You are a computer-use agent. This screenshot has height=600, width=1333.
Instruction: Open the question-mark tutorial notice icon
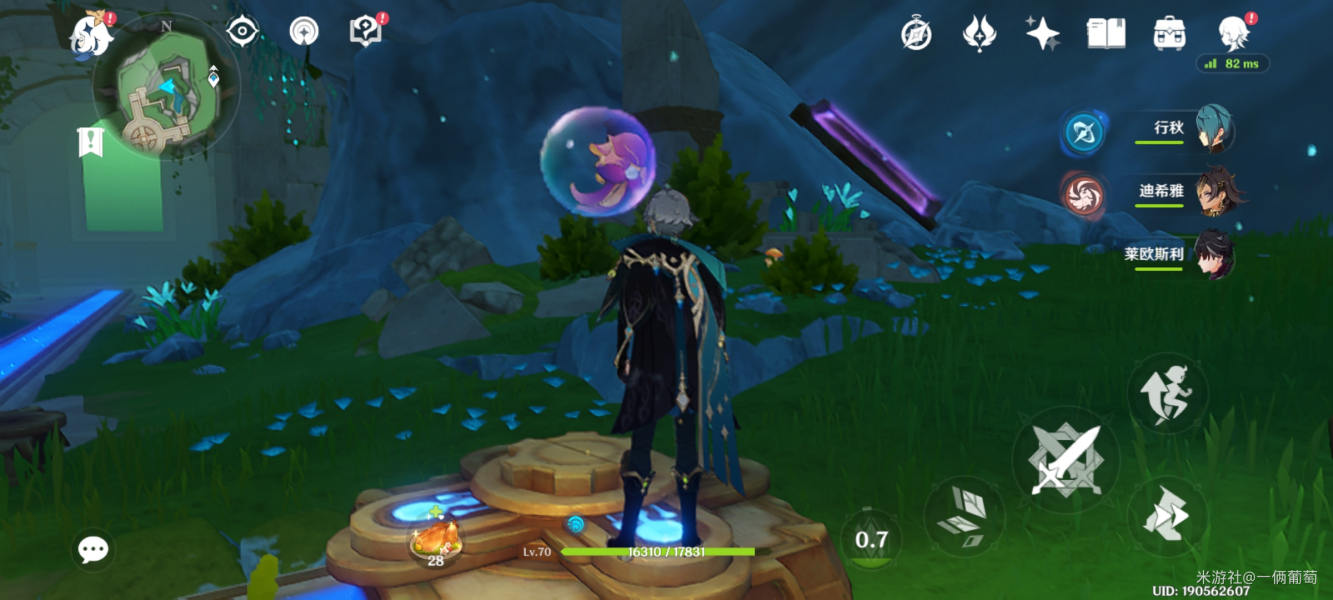pos(365,32)
